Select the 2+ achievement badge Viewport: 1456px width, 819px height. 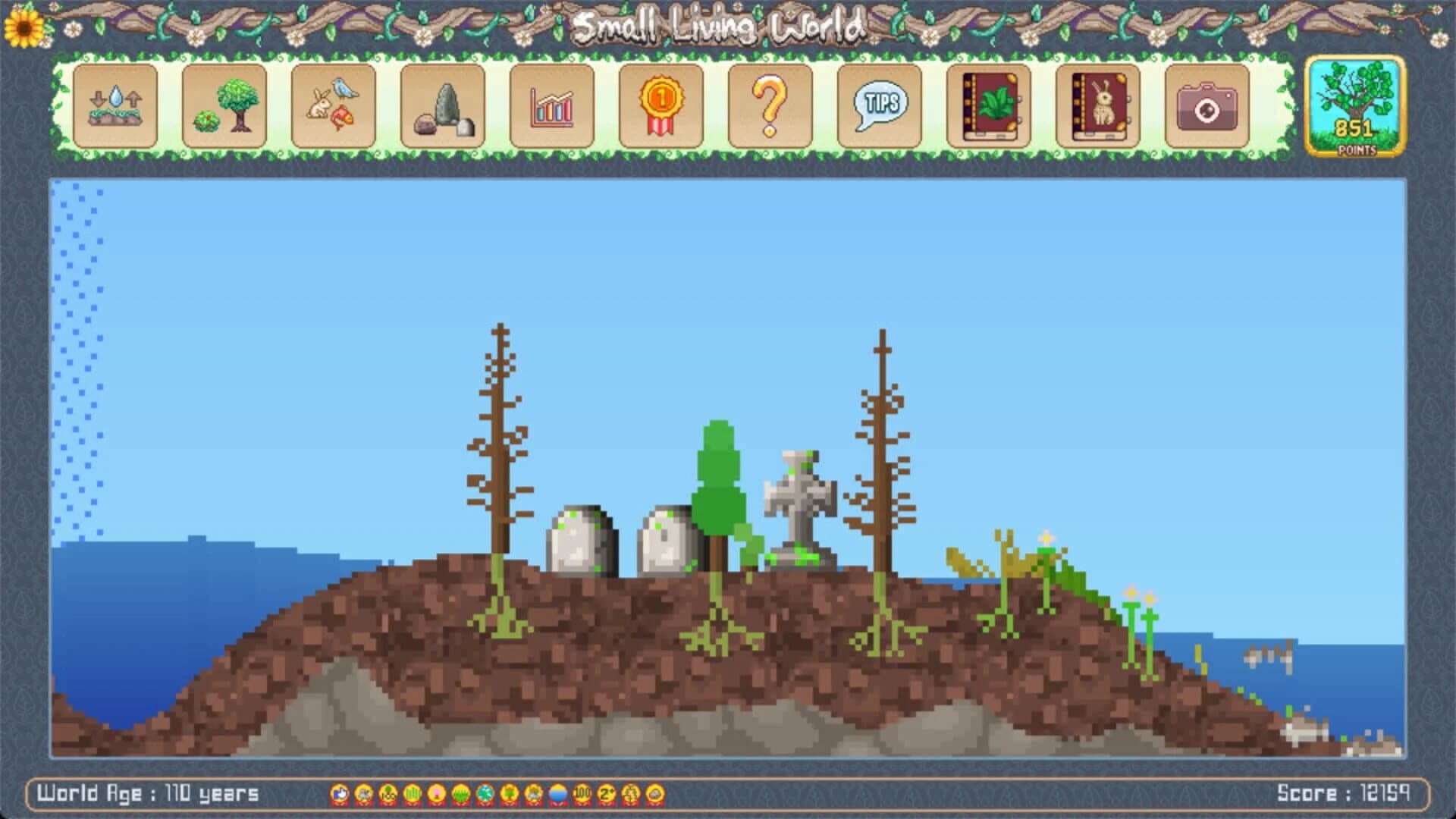[x=605, y=794]
